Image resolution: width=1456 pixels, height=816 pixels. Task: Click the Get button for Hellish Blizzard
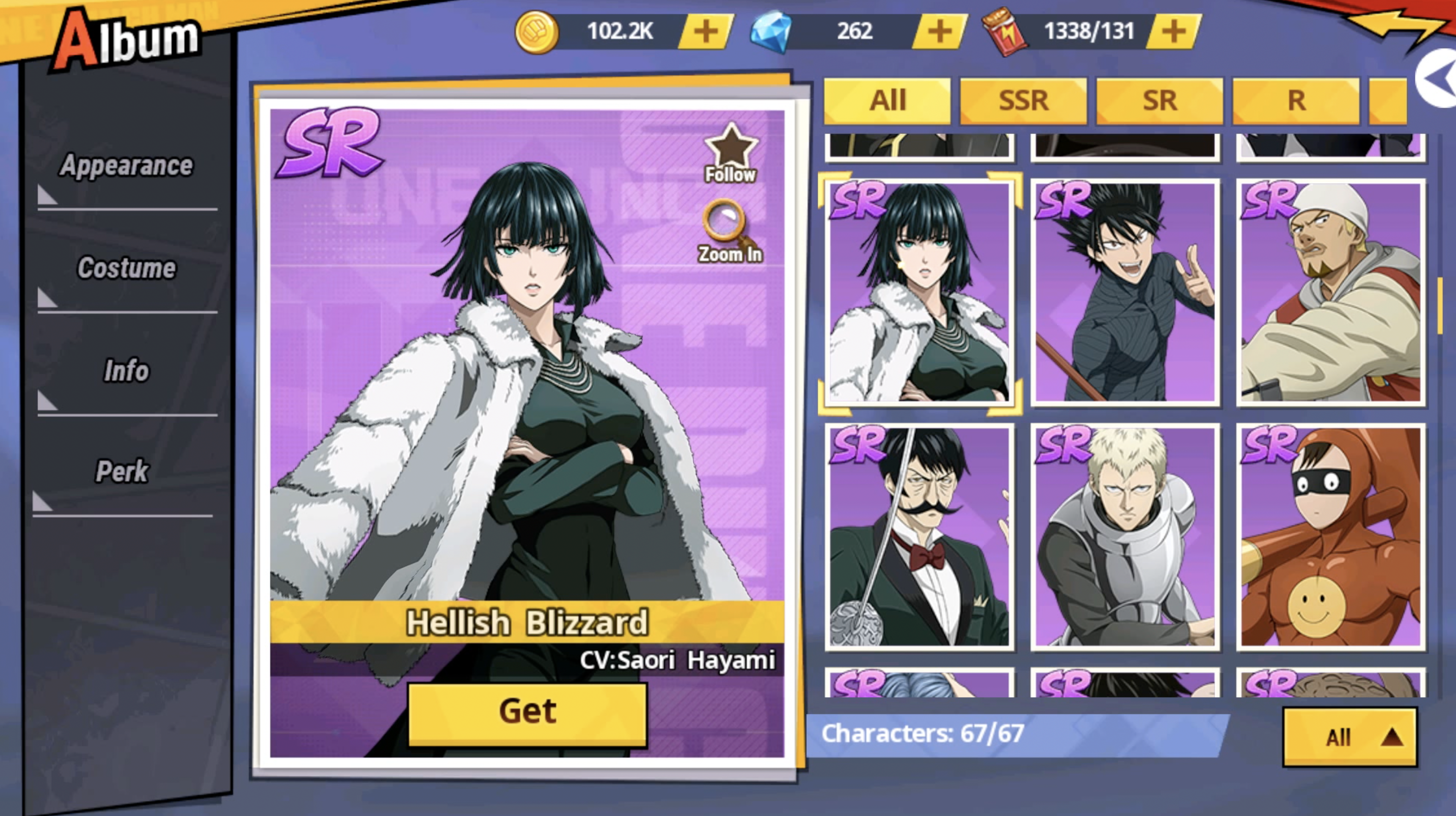527,711
